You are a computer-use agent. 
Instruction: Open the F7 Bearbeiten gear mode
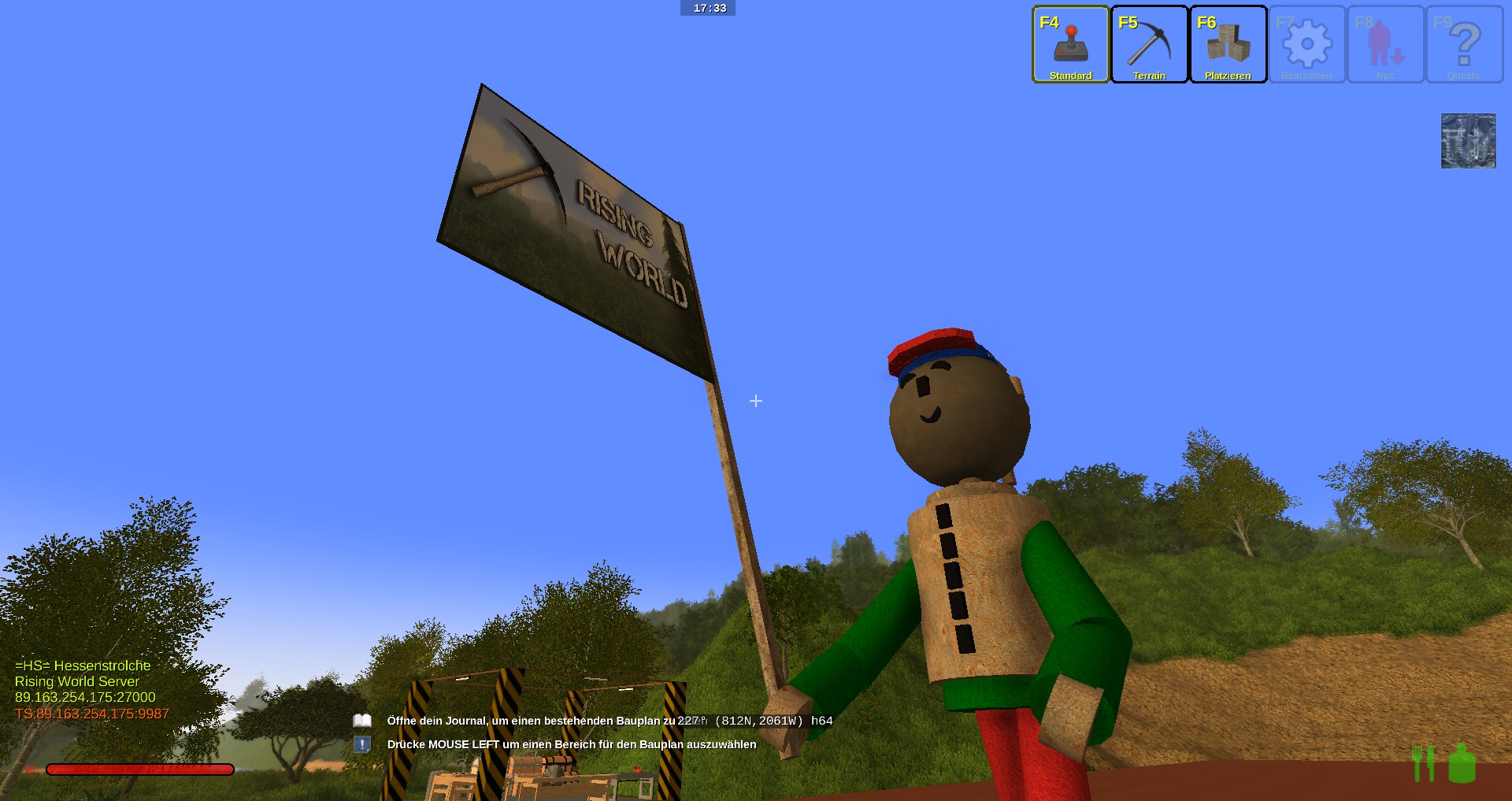1306,45
